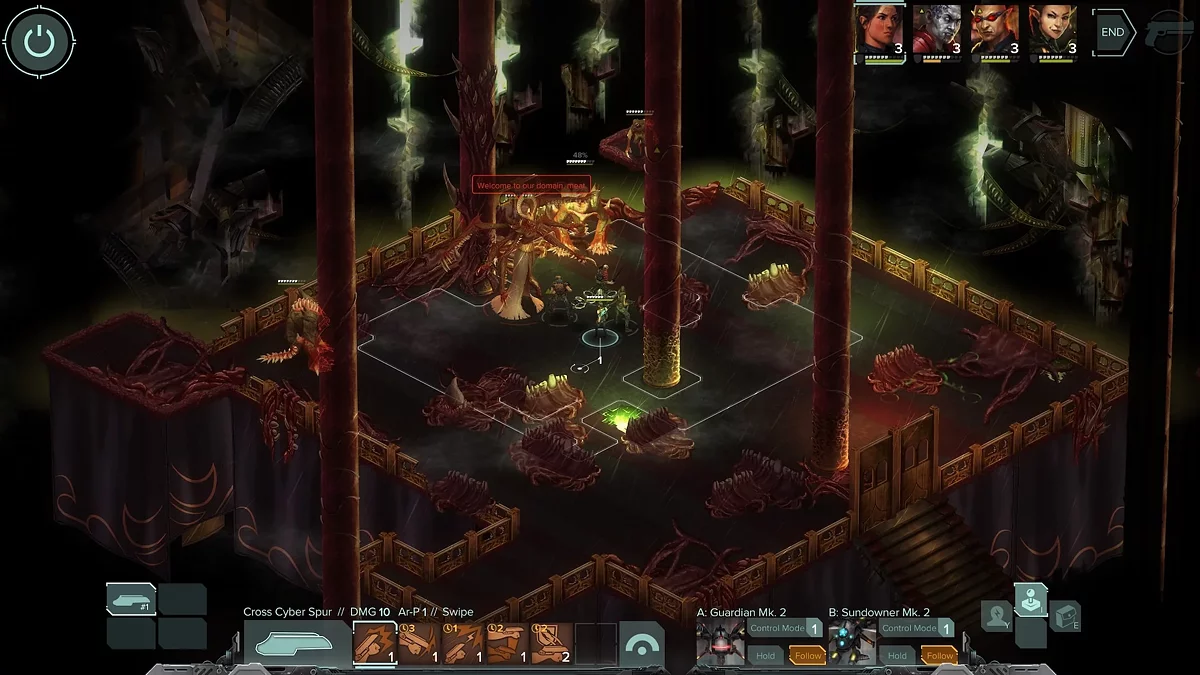The image size is (1200, 675).
Task: Use the spur ability with 3-turn cooldown
Action: click(419, 644)
